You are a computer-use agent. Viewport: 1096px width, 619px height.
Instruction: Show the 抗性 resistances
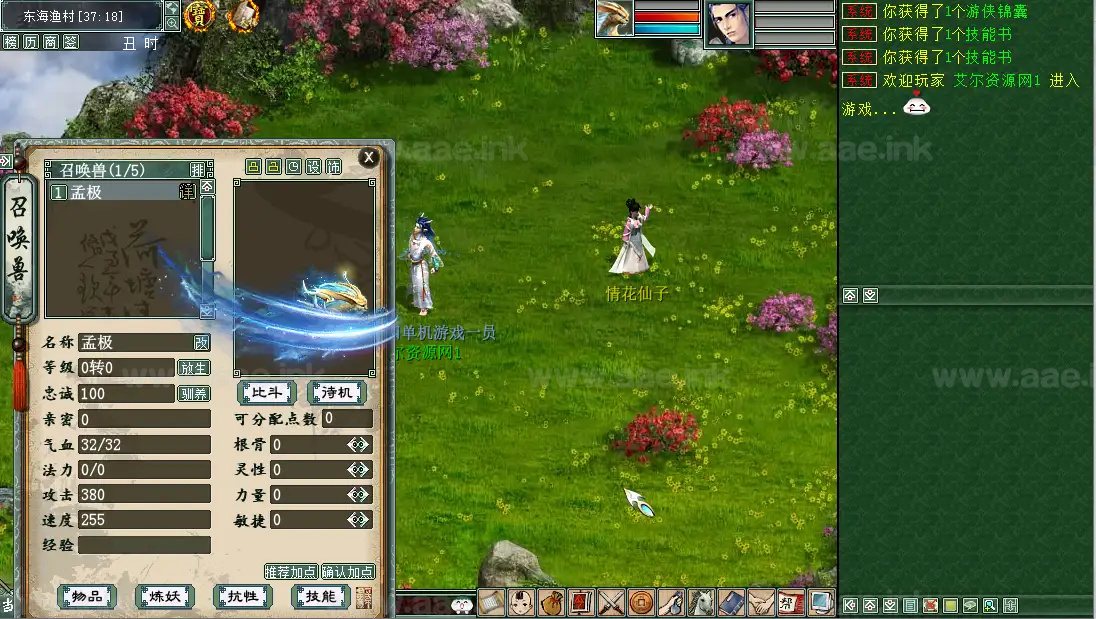click(x=243, y=597)
